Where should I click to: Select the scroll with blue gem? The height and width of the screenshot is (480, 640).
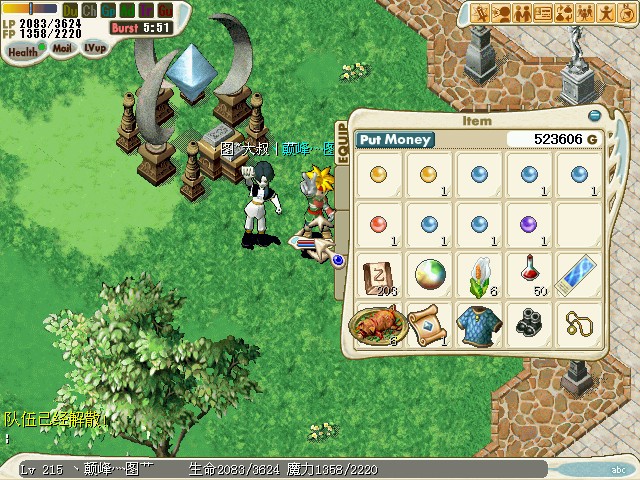coord(428,323)
